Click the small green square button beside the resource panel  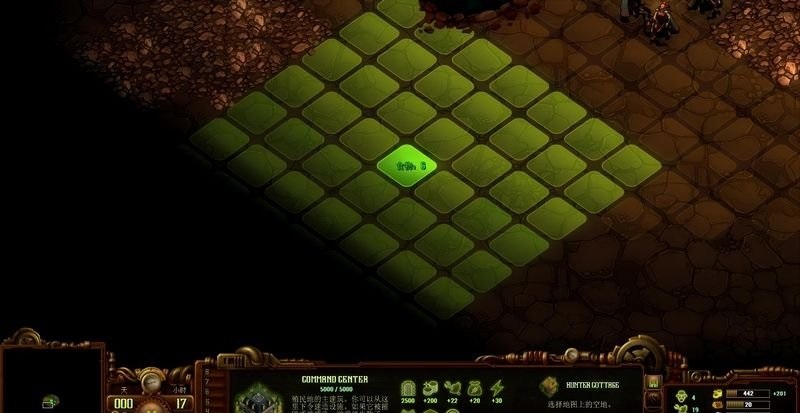[653, 381]
